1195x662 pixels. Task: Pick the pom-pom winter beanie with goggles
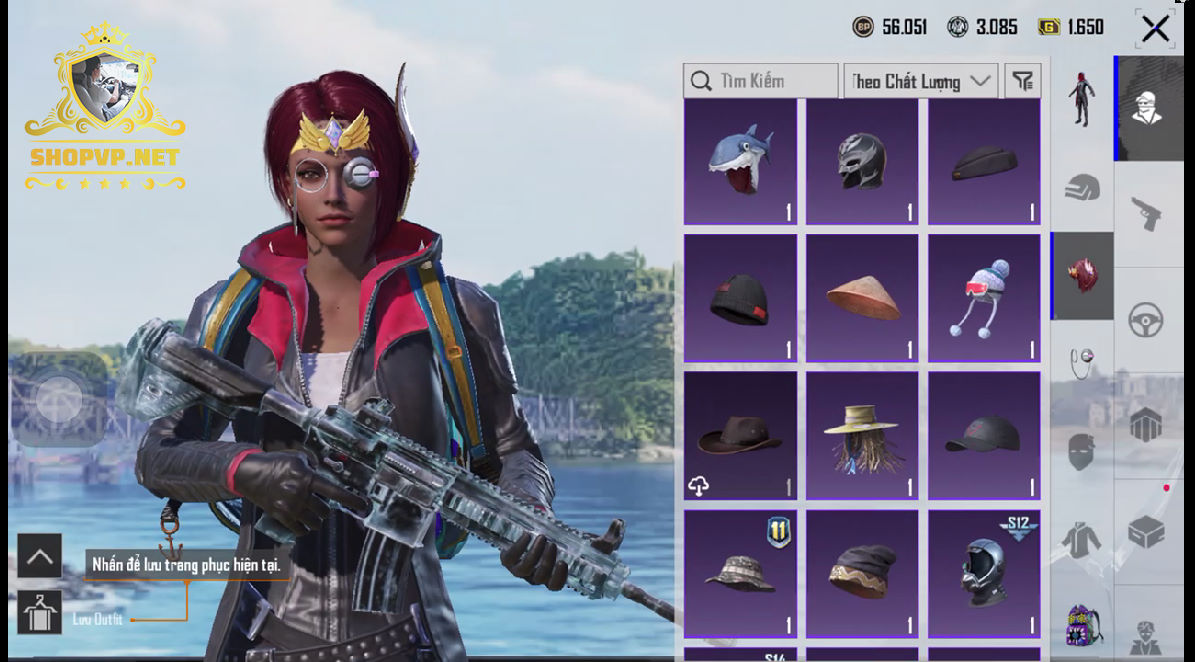(984, 297)
